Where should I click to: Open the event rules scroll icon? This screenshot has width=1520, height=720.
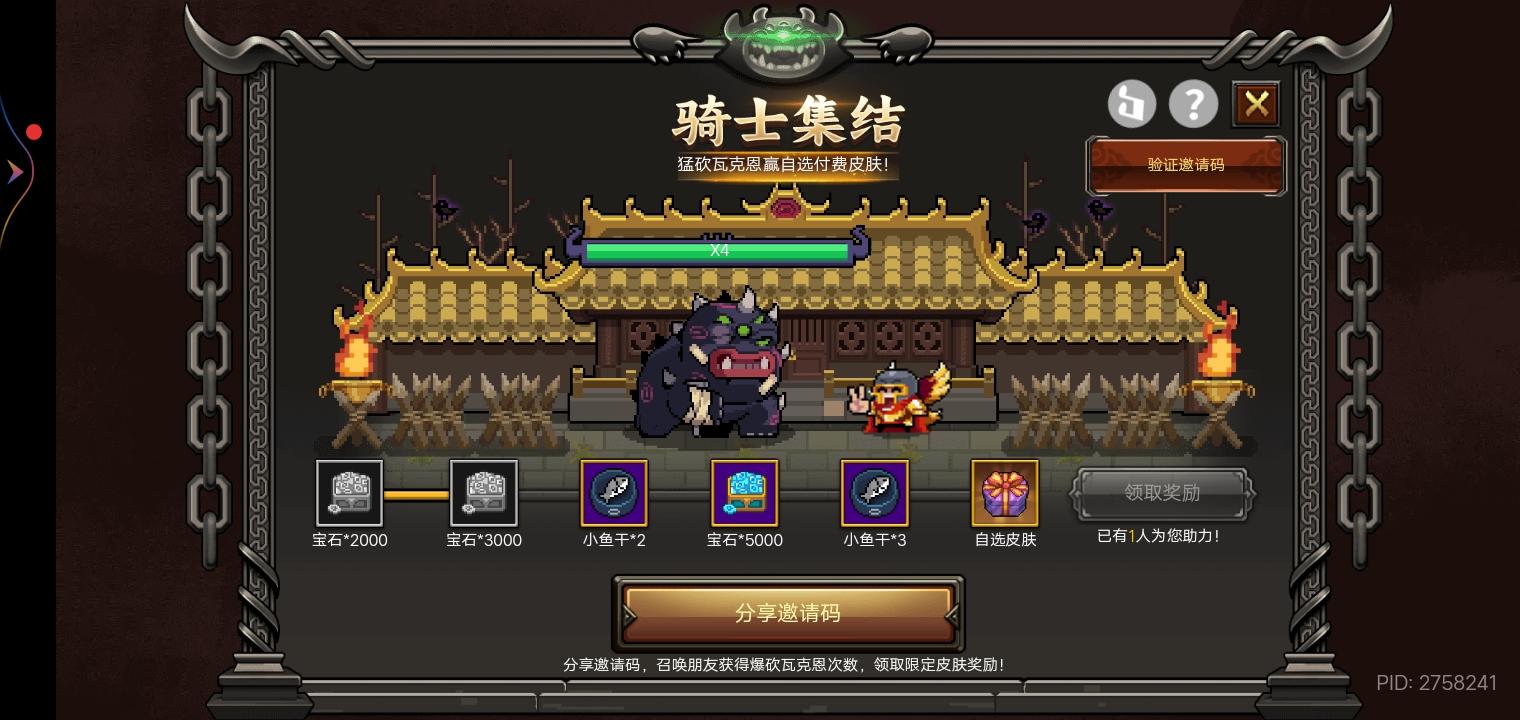[x=1132, y=103]
